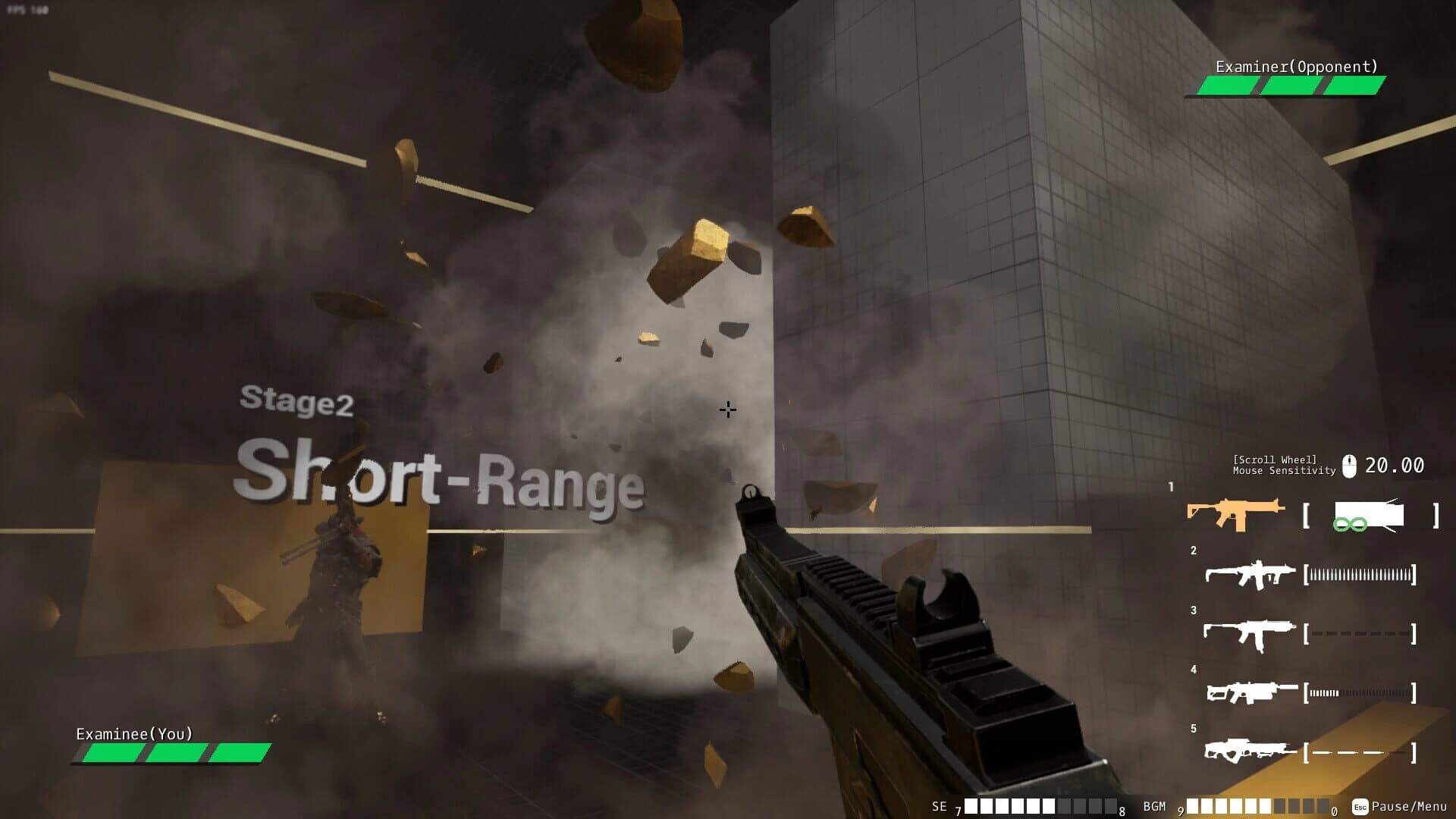
Task: Click the Examinee(You) label text
Action: click(133, 734)
